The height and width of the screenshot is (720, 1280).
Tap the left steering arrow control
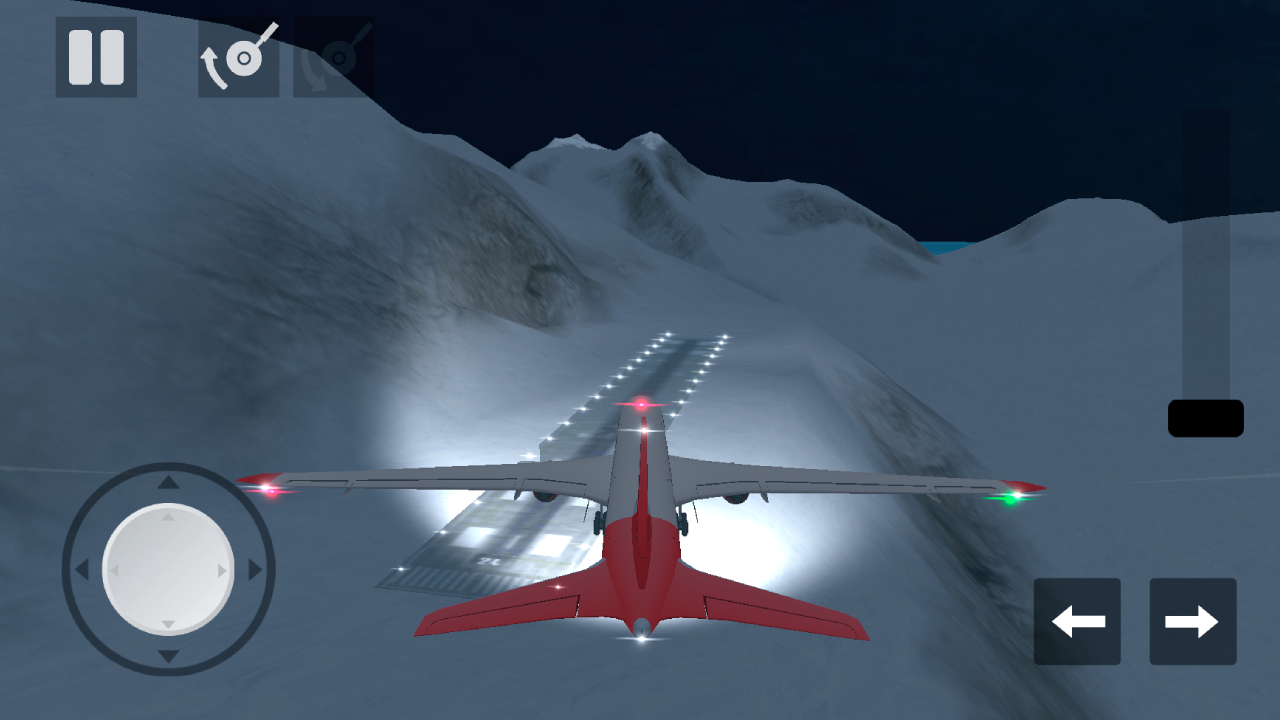pos(1077,622)
